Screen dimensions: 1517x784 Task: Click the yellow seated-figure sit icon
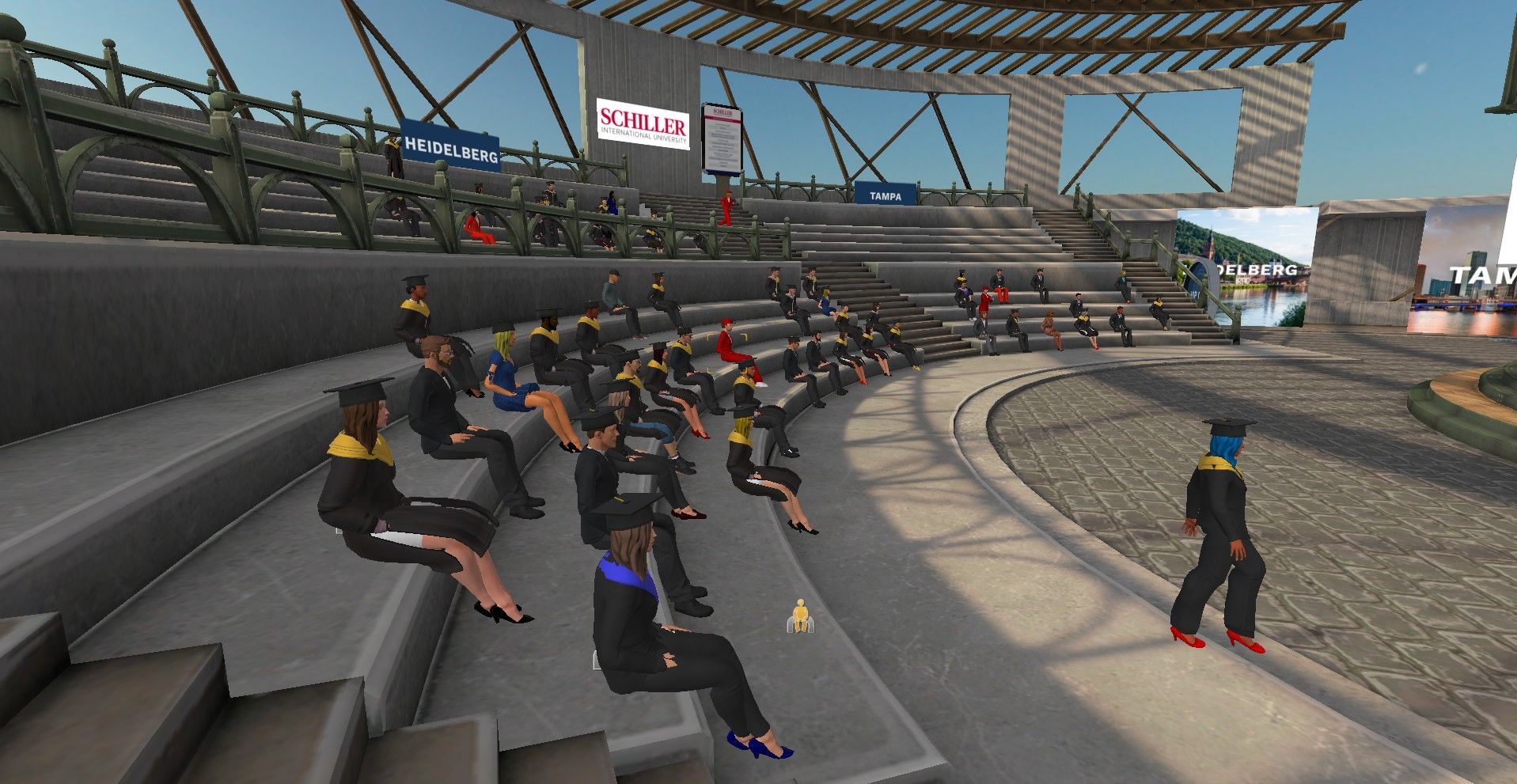800,615
